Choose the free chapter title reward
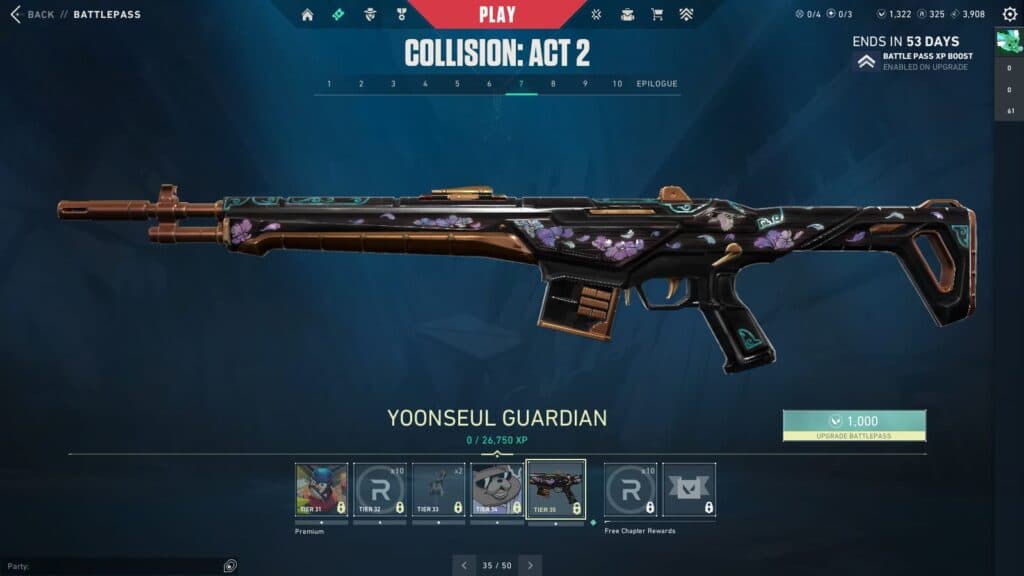The image size is (1024, 576). point(689,489)
